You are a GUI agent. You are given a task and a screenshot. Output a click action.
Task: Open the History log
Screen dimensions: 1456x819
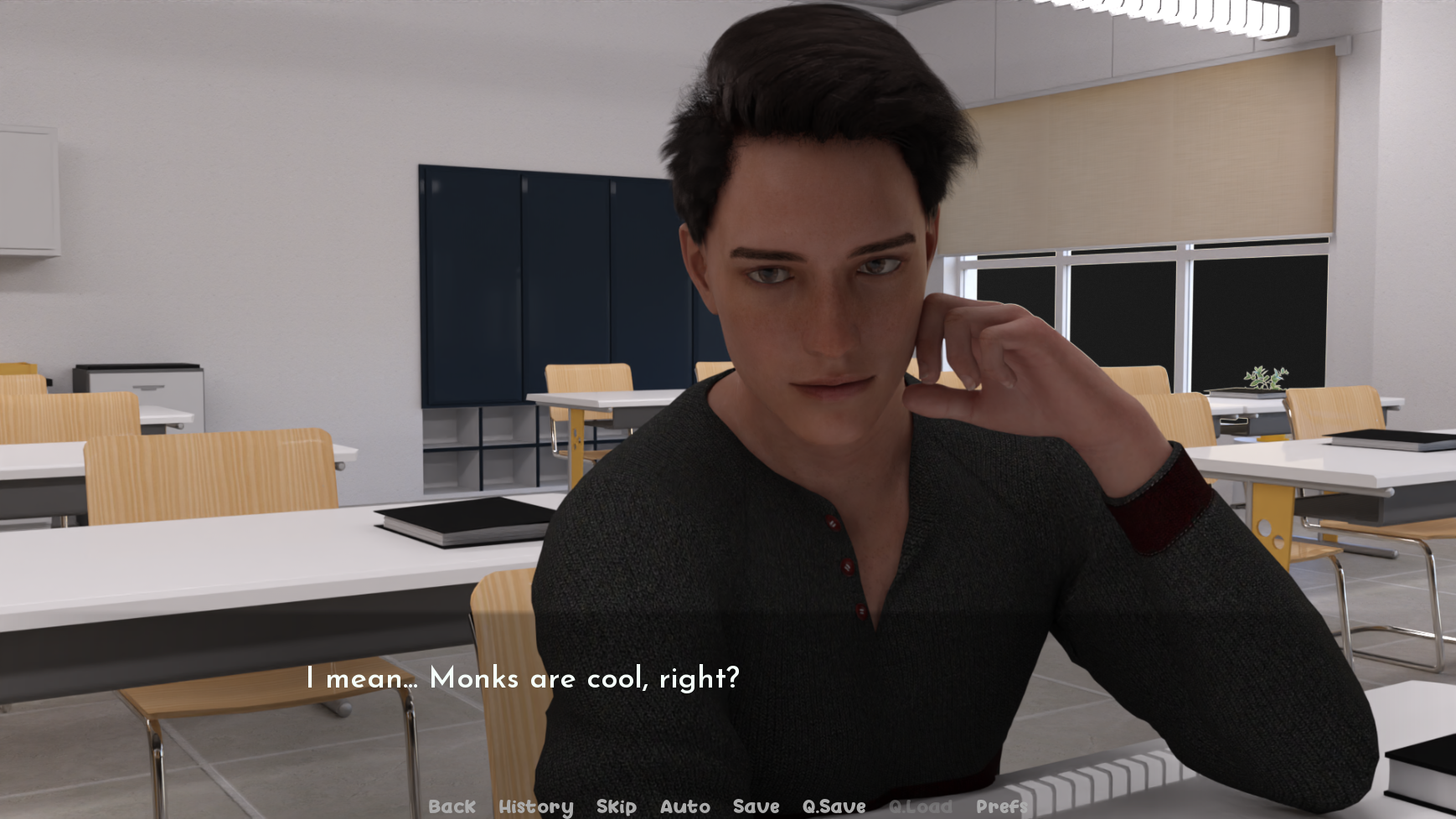535,806
